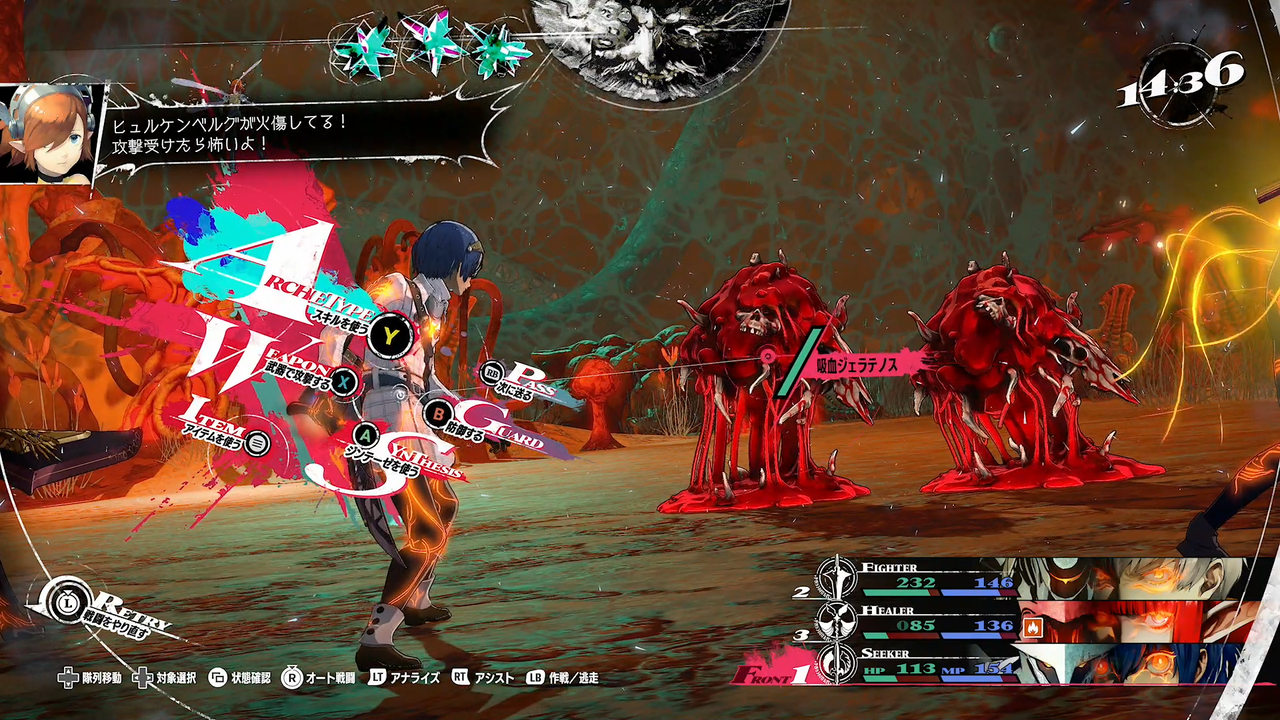Open the Item command
The image size is (1280, 720).
(257, 442)
